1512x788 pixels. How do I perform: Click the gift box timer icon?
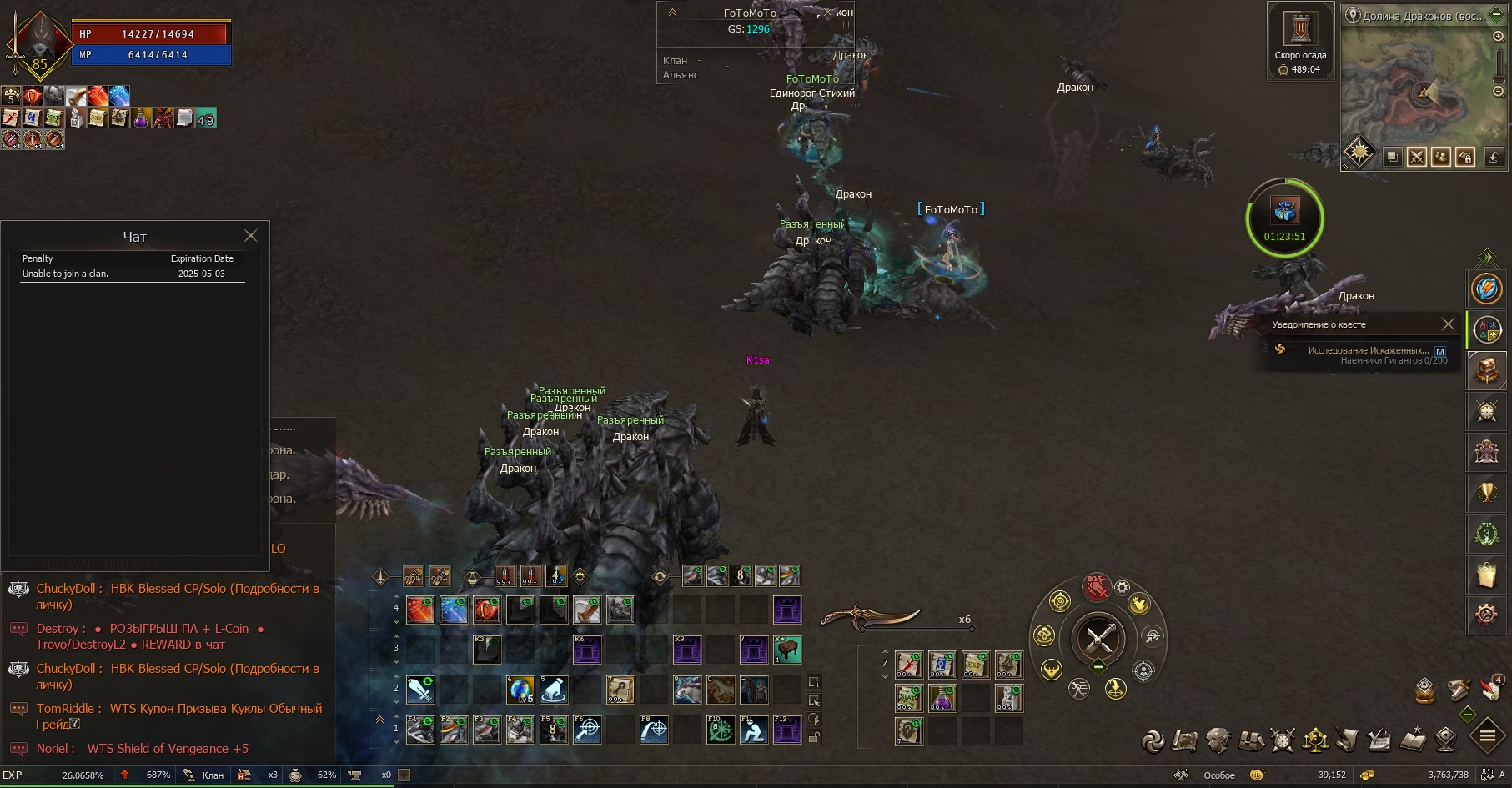1284,211
